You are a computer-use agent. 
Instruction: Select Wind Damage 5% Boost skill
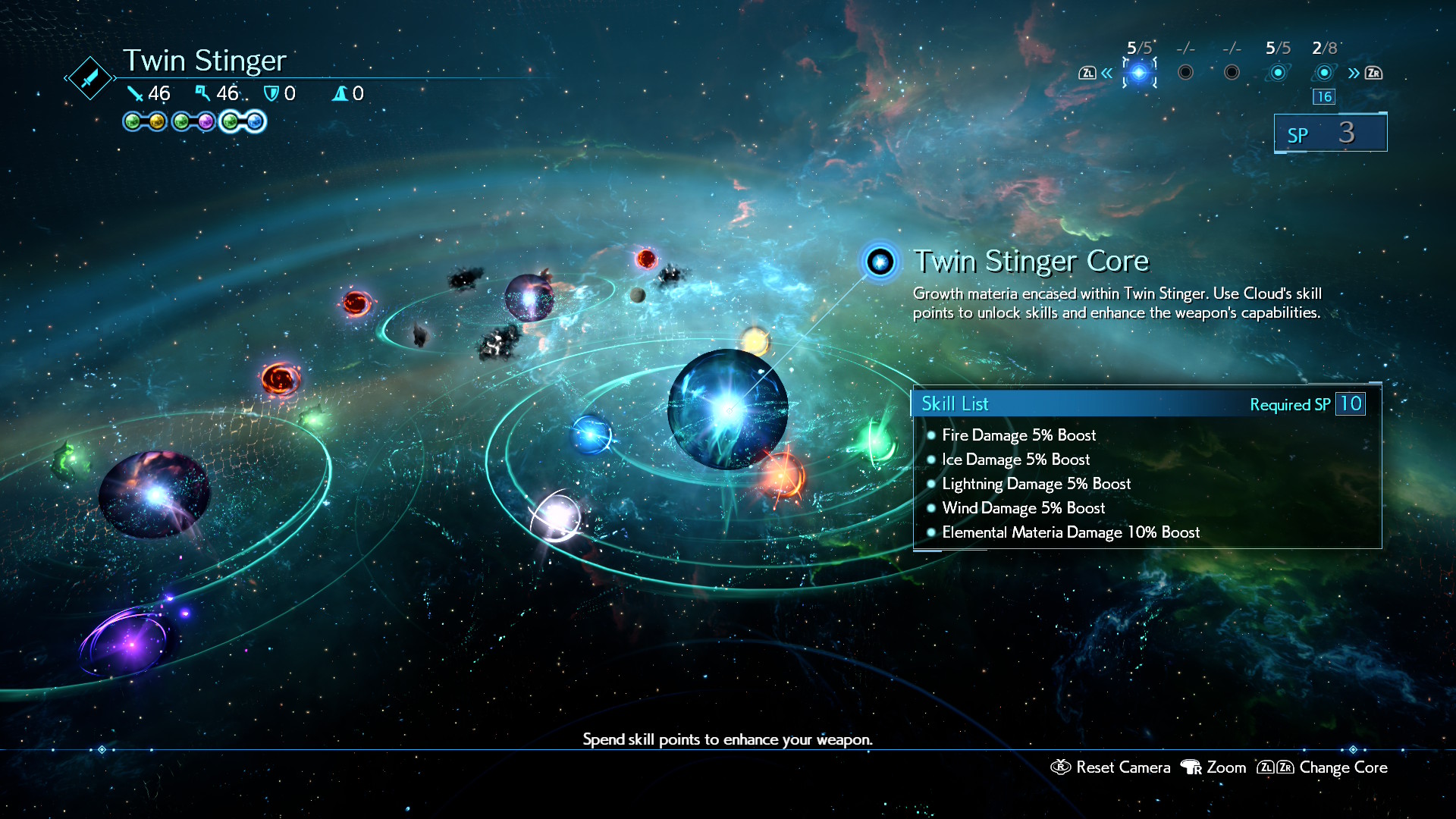[x=1023, y=508]
